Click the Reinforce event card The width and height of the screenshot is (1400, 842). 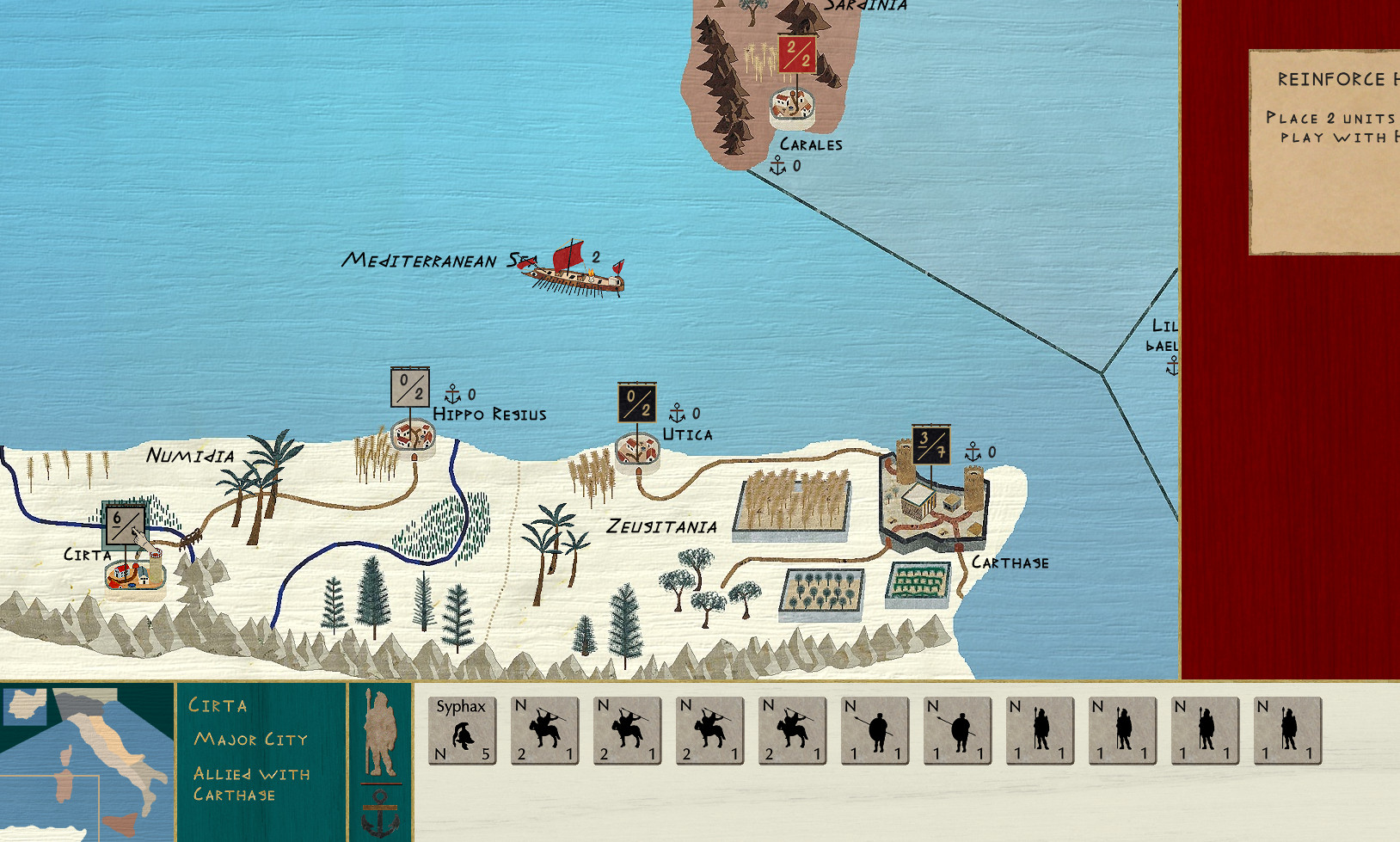(x=1324, y=152)
